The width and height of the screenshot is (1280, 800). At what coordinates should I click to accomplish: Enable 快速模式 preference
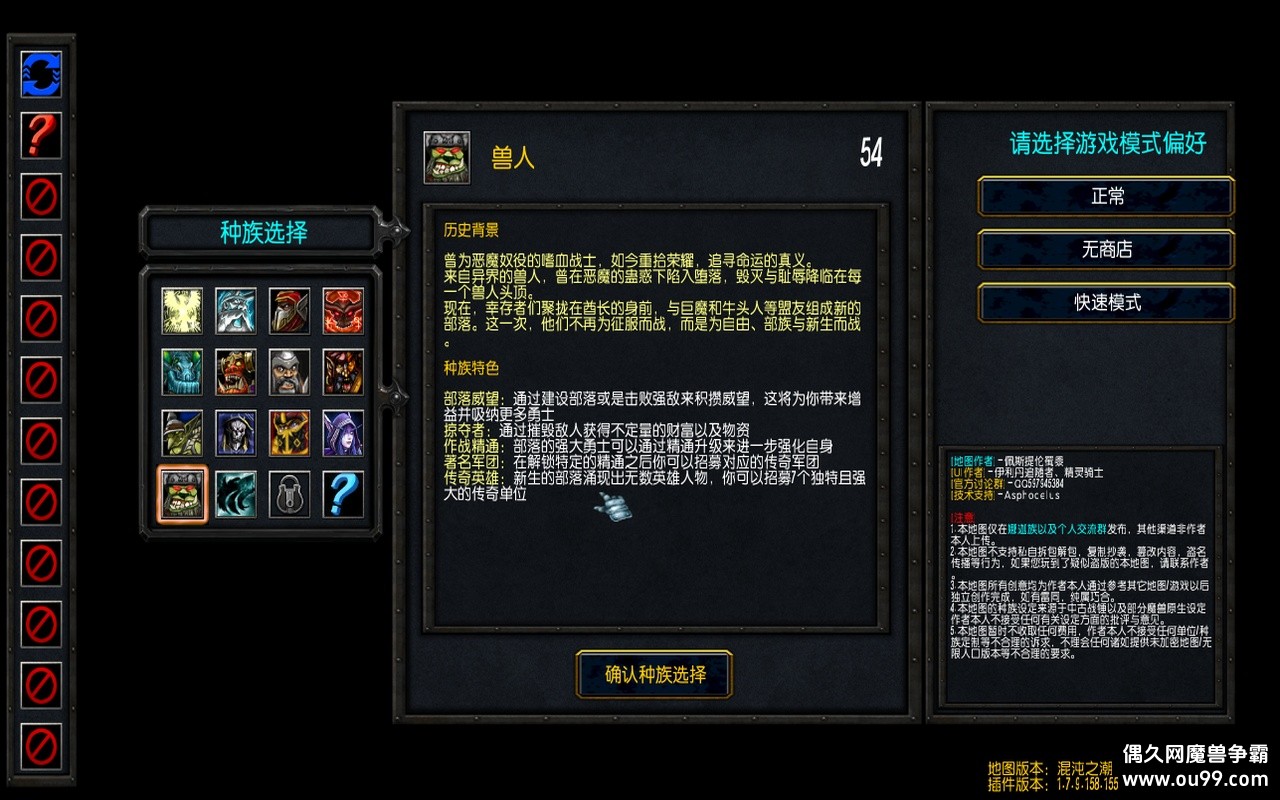[1105, 303]
